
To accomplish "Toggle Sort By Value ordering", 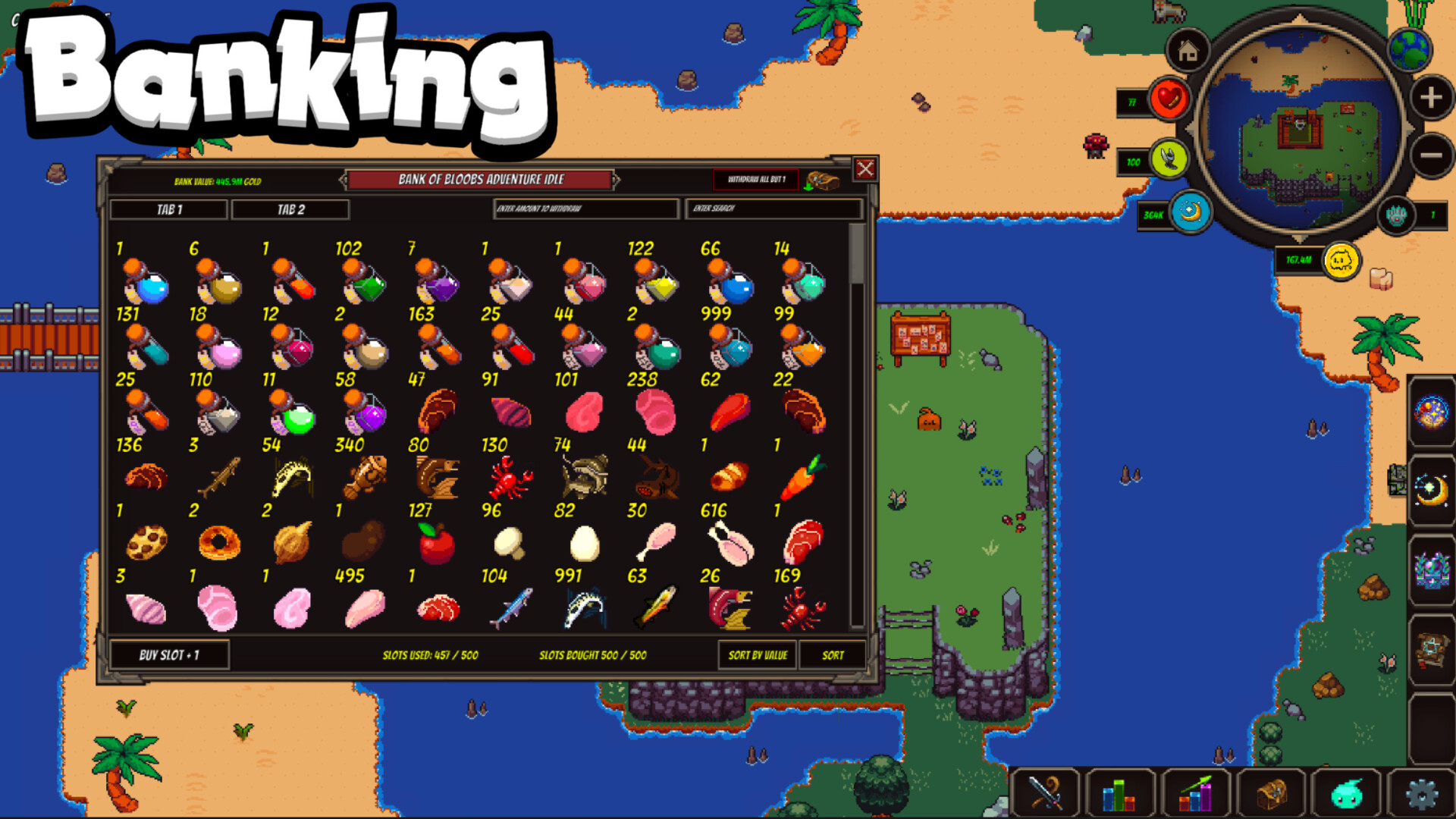I will pyautogui.click(x=758, y=655).
